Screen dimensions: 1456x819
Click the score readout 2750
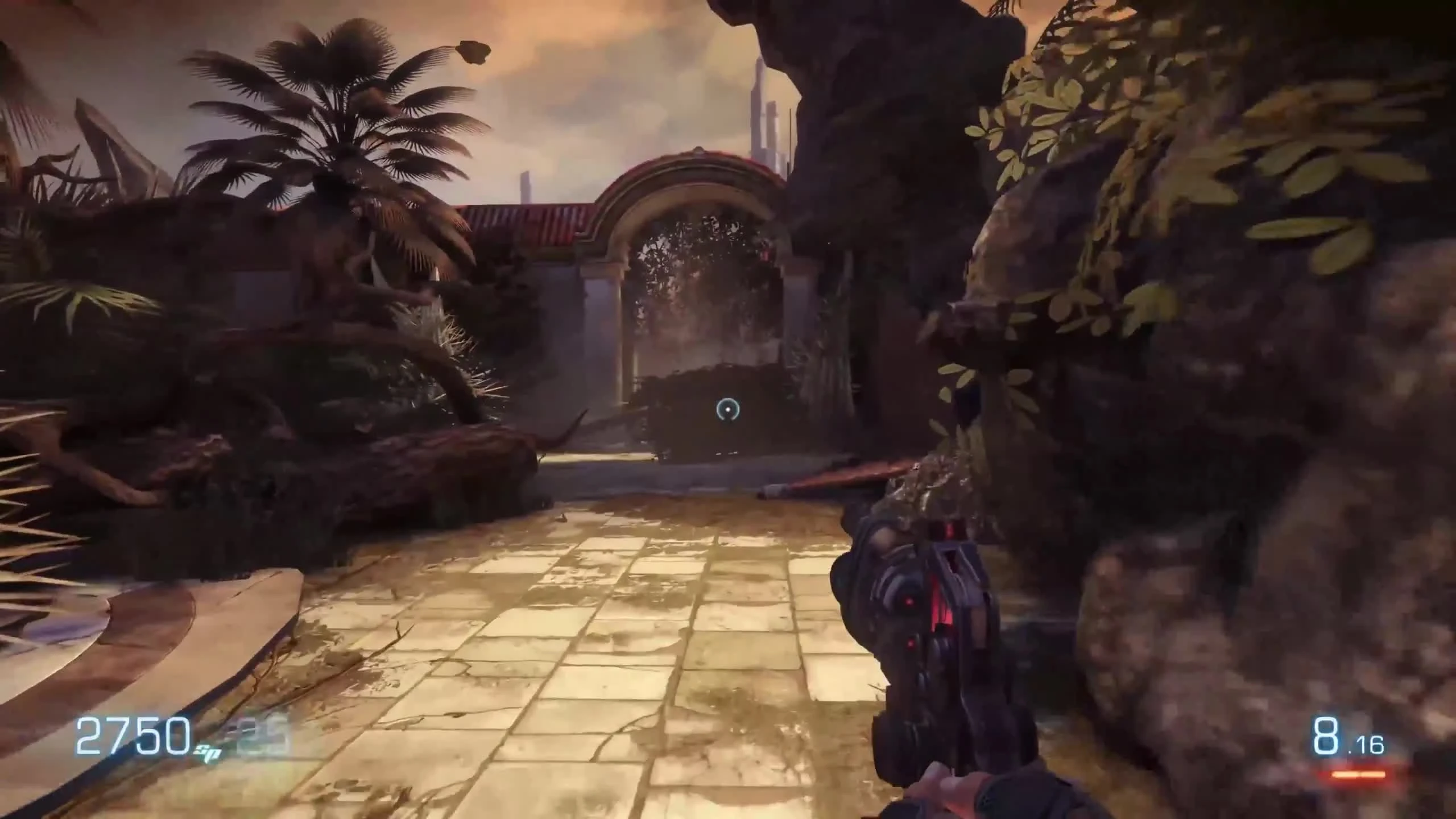(134, 735)
